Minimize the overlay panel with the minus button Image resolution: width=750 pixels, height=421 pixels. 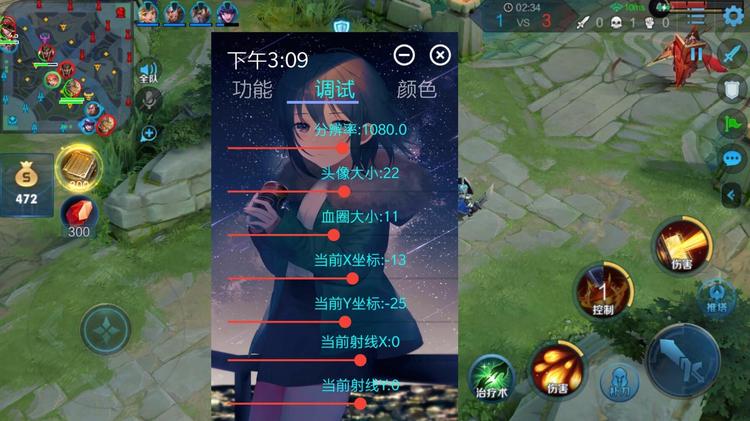pyautogui.click(x=404, y=55)
